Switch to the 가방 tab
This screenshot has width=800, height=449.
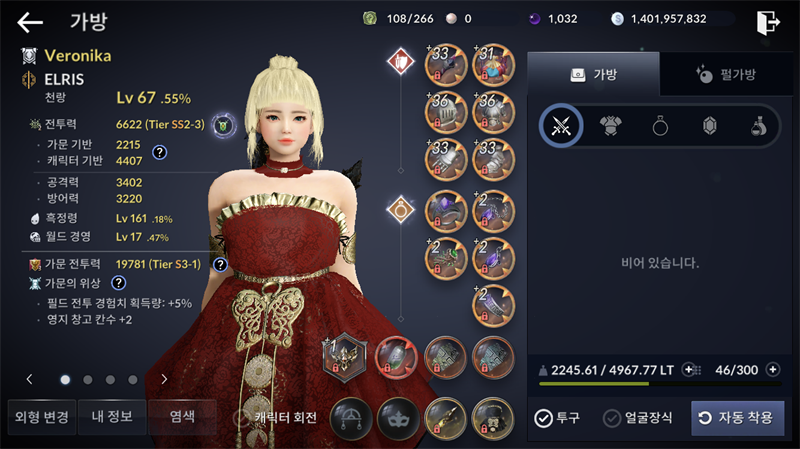click(593, 74)
